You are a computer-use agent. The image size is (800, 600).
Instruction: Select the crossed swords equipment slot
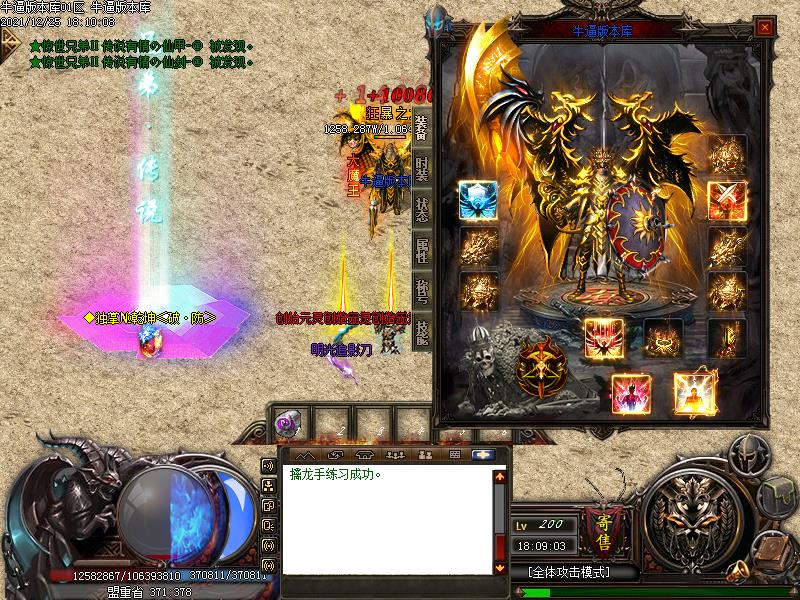pos(725,200)
